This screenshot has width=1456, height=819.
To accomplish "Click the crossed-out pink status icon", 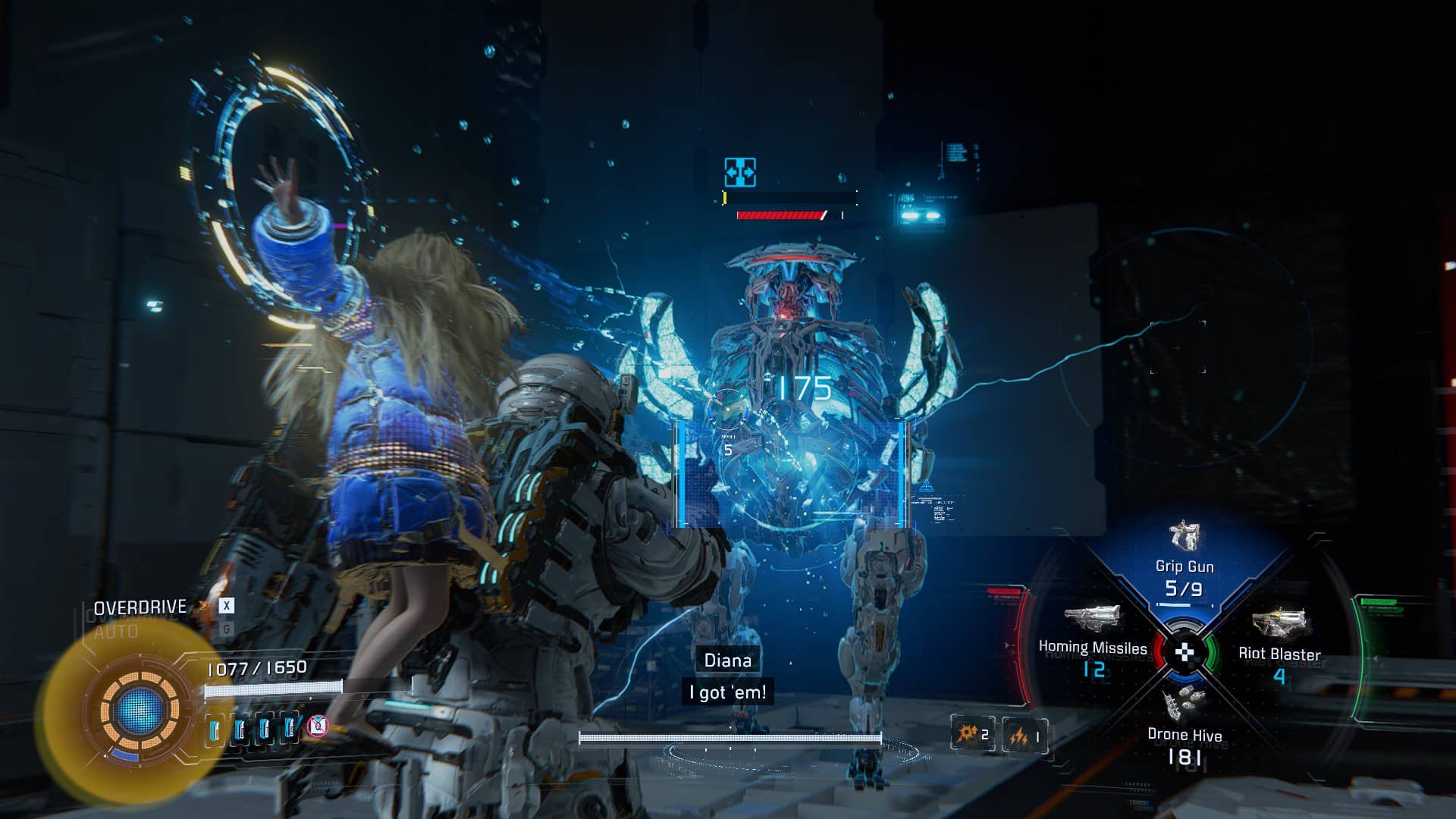I will (318, 726).
